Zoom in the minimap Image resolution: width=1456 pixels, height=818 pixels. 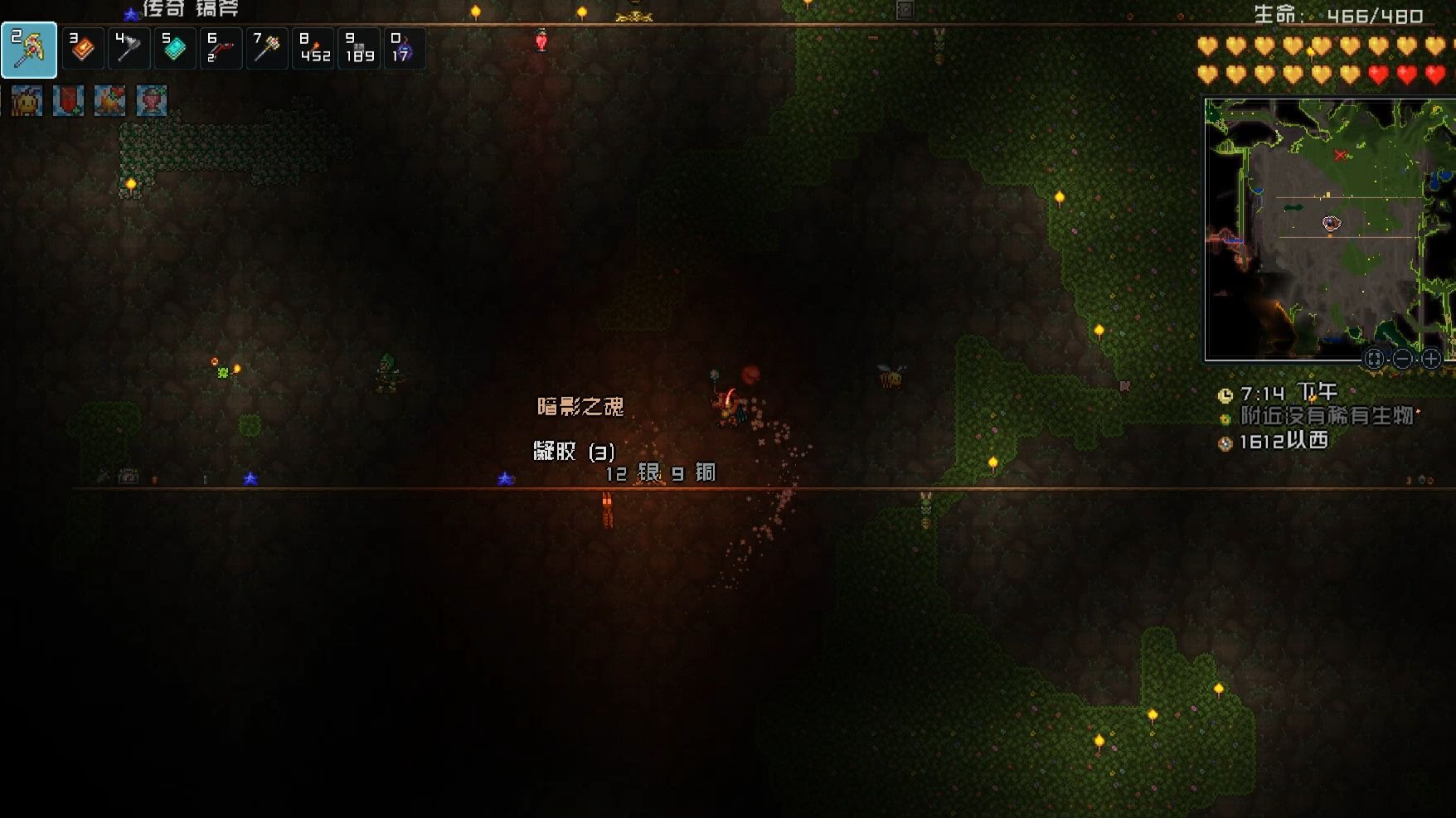[x=1431, y=359]
